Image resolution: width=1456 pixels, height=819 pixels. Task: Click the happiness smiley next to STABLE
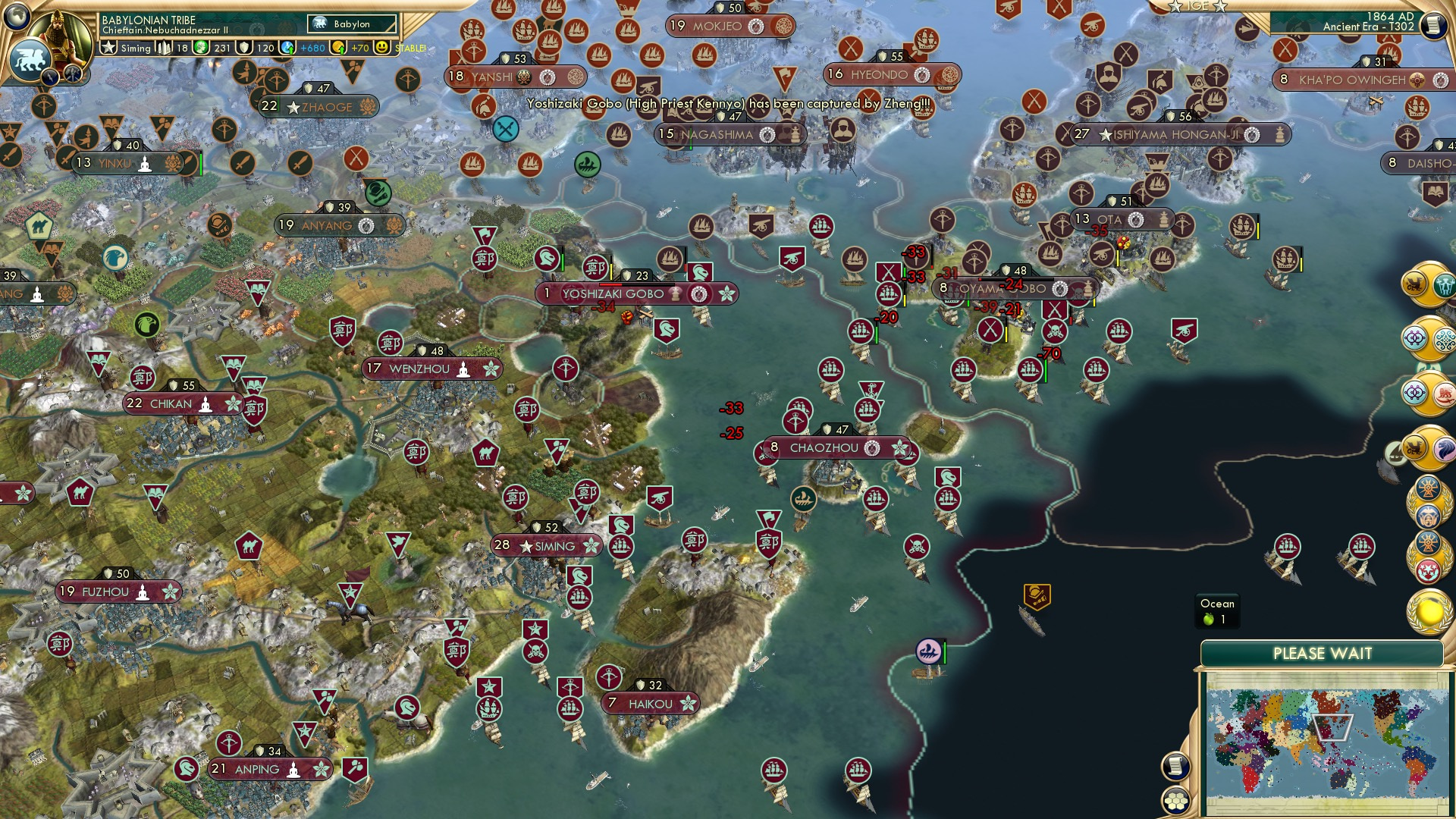[381, 47]
